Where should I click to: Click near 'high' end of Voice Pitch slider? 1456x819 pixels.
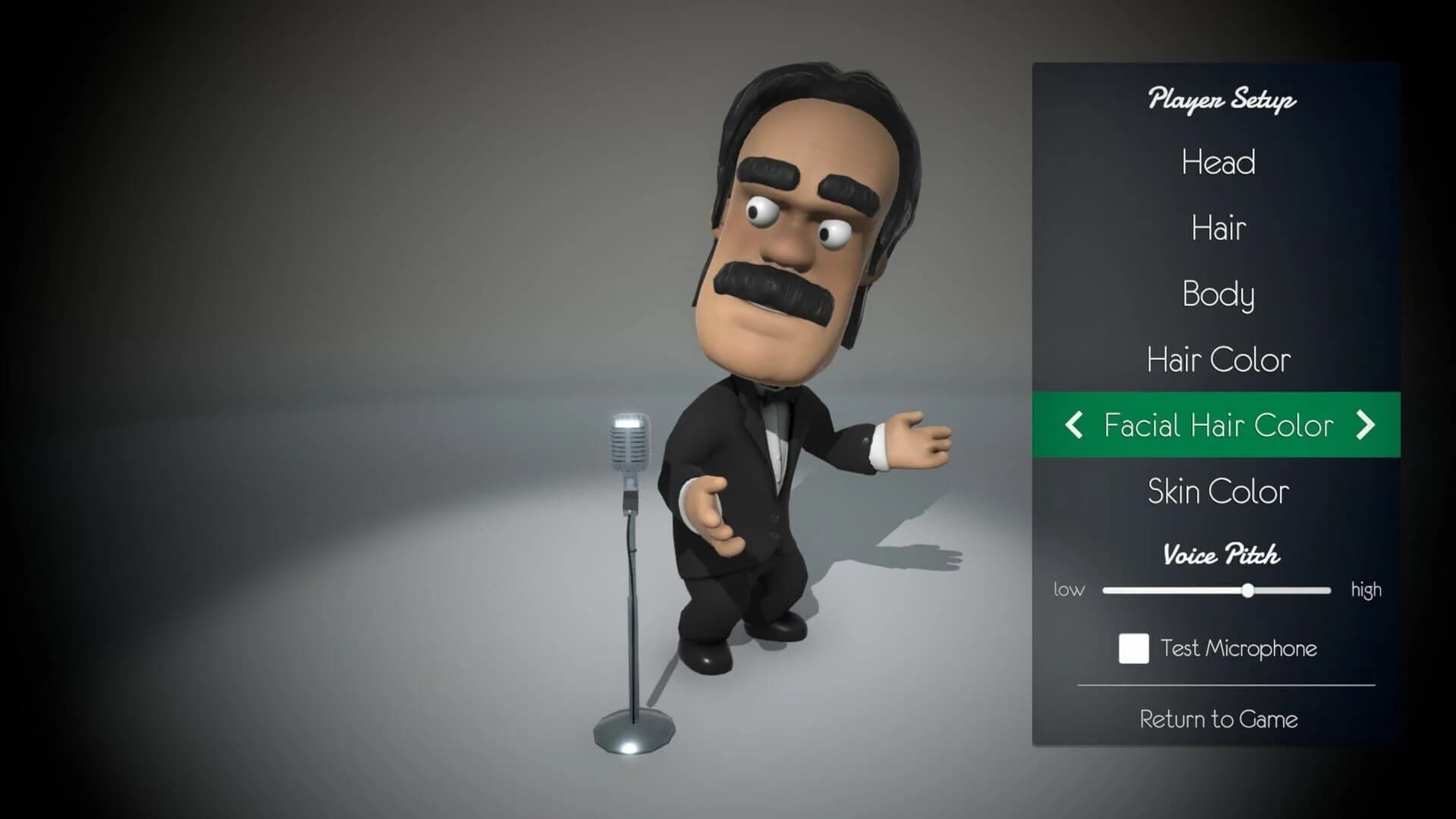[1319, 590]
